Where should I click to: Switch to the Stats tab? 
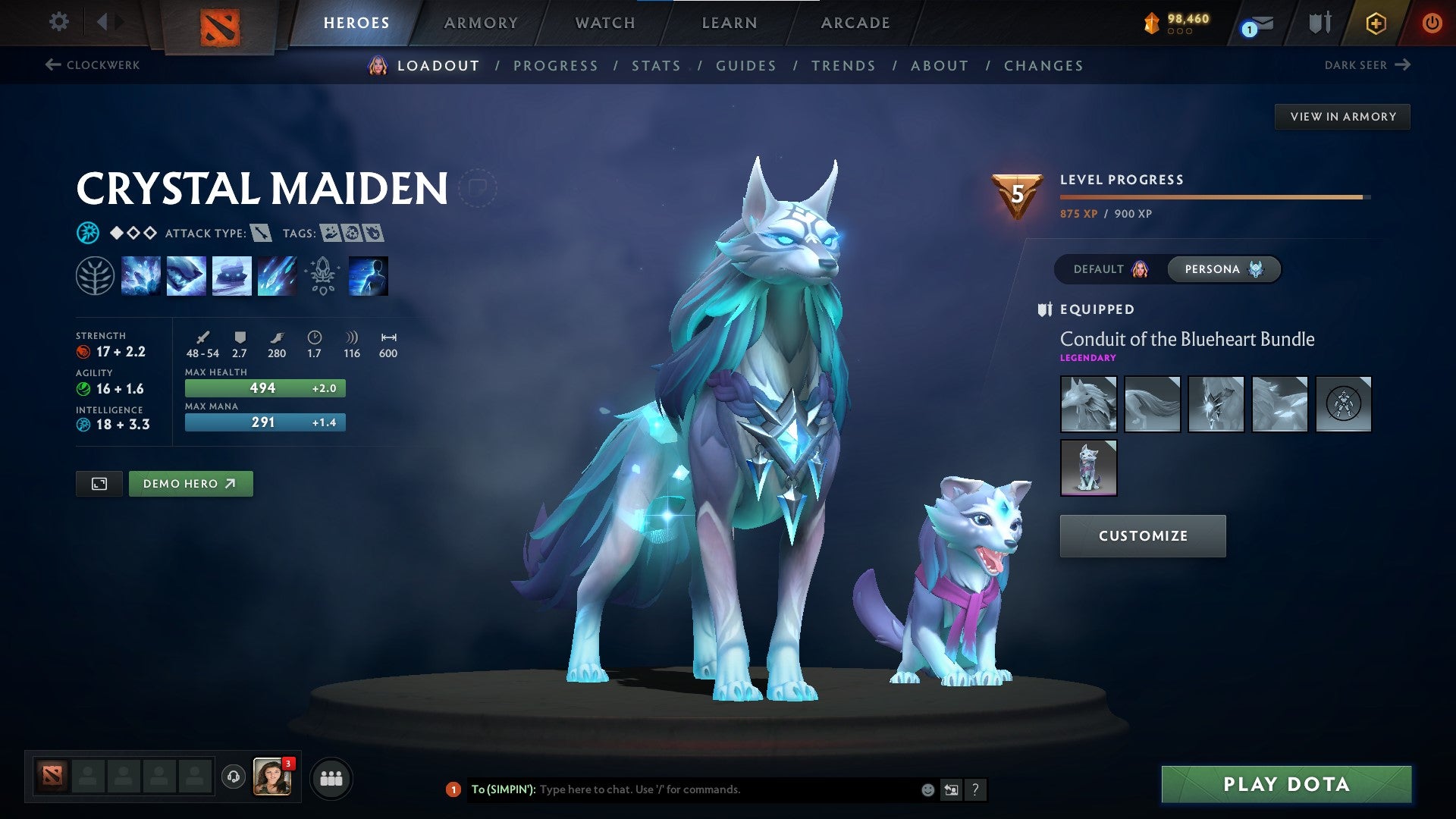pyautogui.click(x=656, y=66)
